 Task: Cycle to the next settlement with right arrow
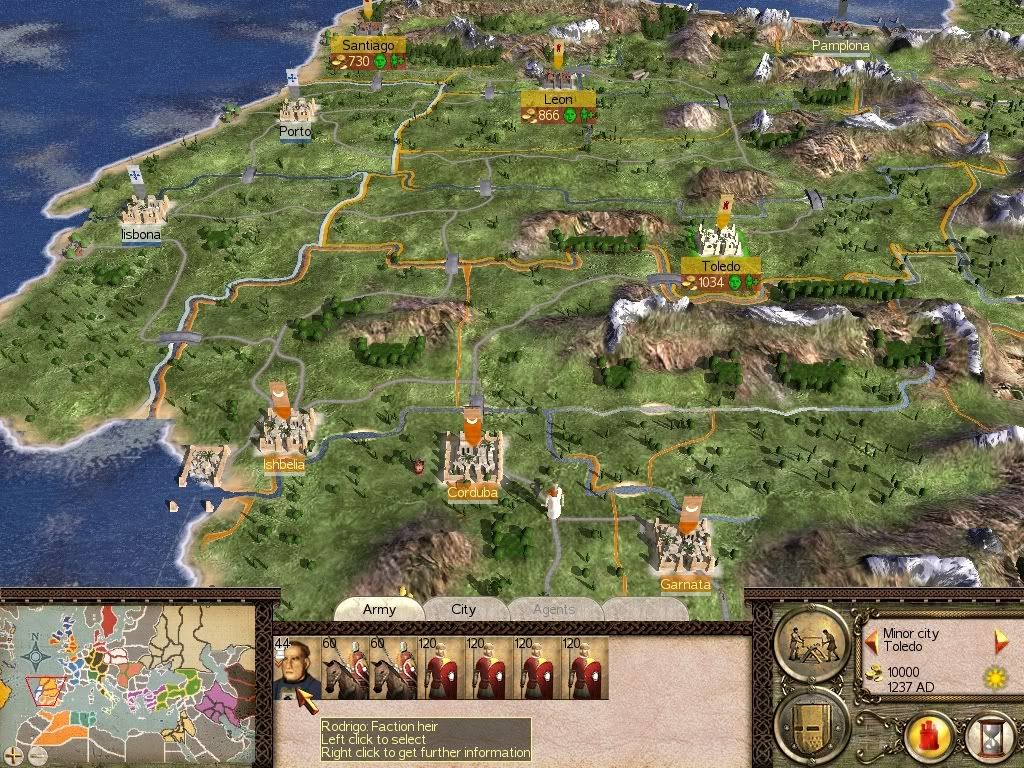[x=1002, y=641]
